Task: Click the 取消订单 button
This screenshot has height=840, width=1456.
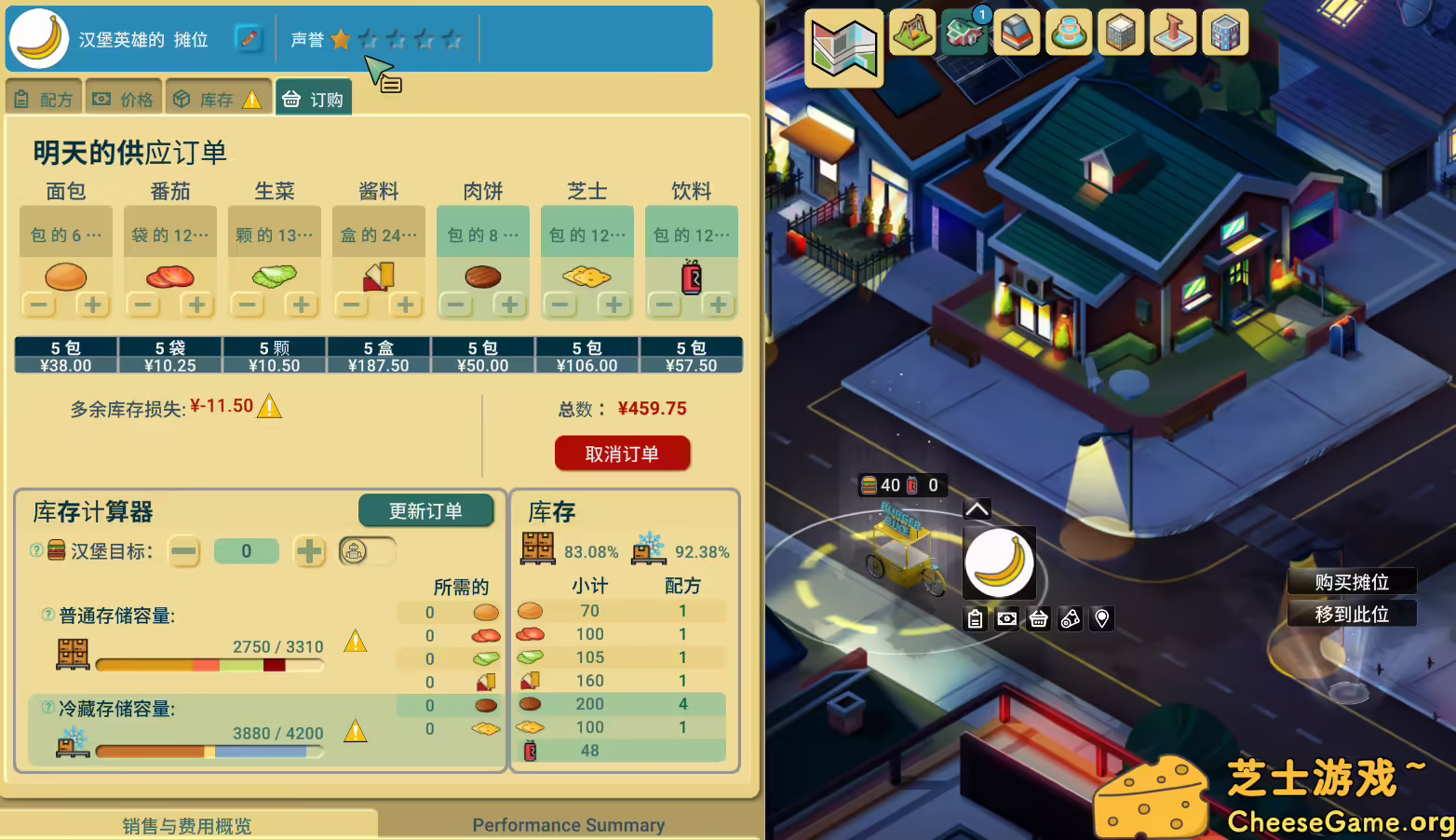Action: coord(622,454)
